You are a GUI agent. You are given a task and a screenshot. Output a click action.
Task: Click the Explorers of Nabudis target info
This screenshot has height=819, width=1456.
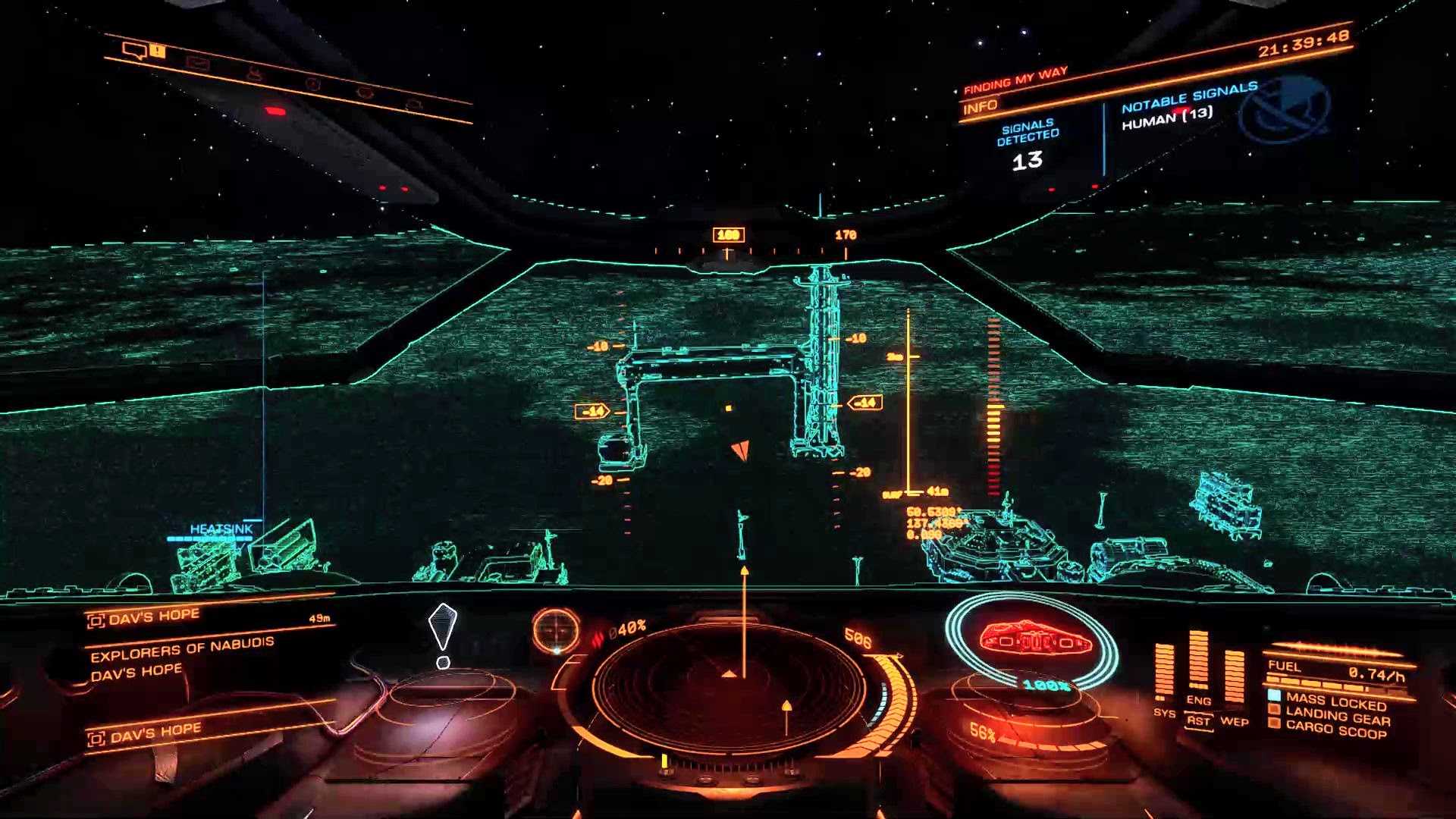(x=182, y=648)
